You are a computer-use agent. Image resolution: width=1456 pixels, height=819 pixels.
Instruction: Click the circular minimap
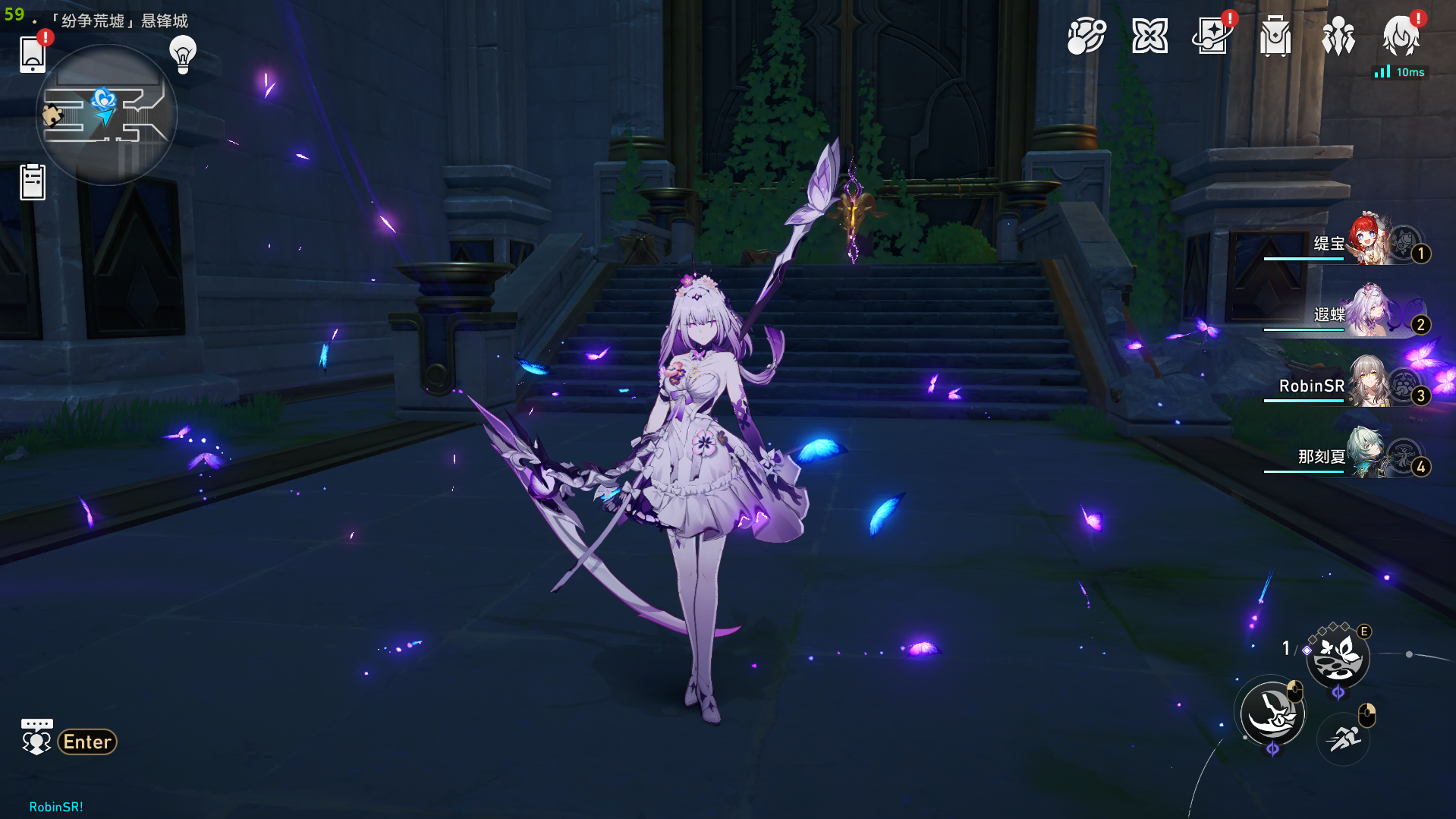[106, 115]
